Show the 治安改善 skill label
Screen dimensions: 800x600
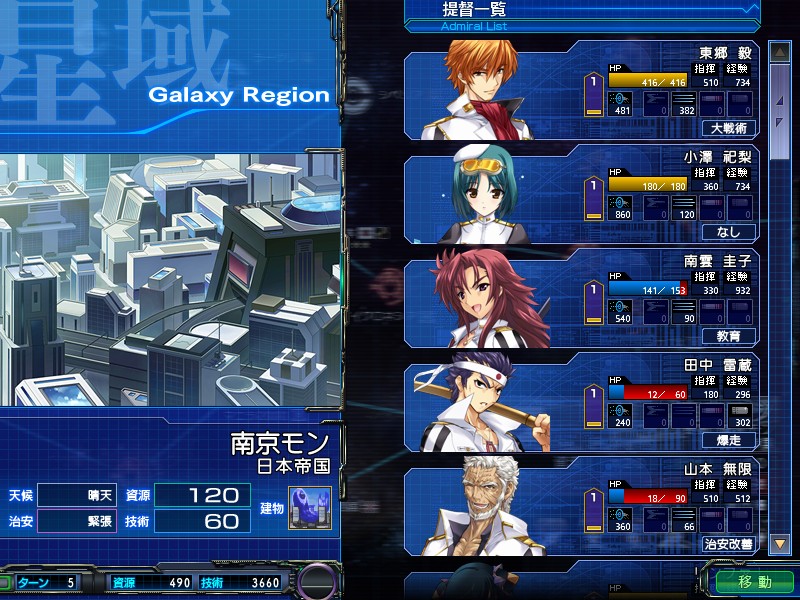tap(729, 544)
